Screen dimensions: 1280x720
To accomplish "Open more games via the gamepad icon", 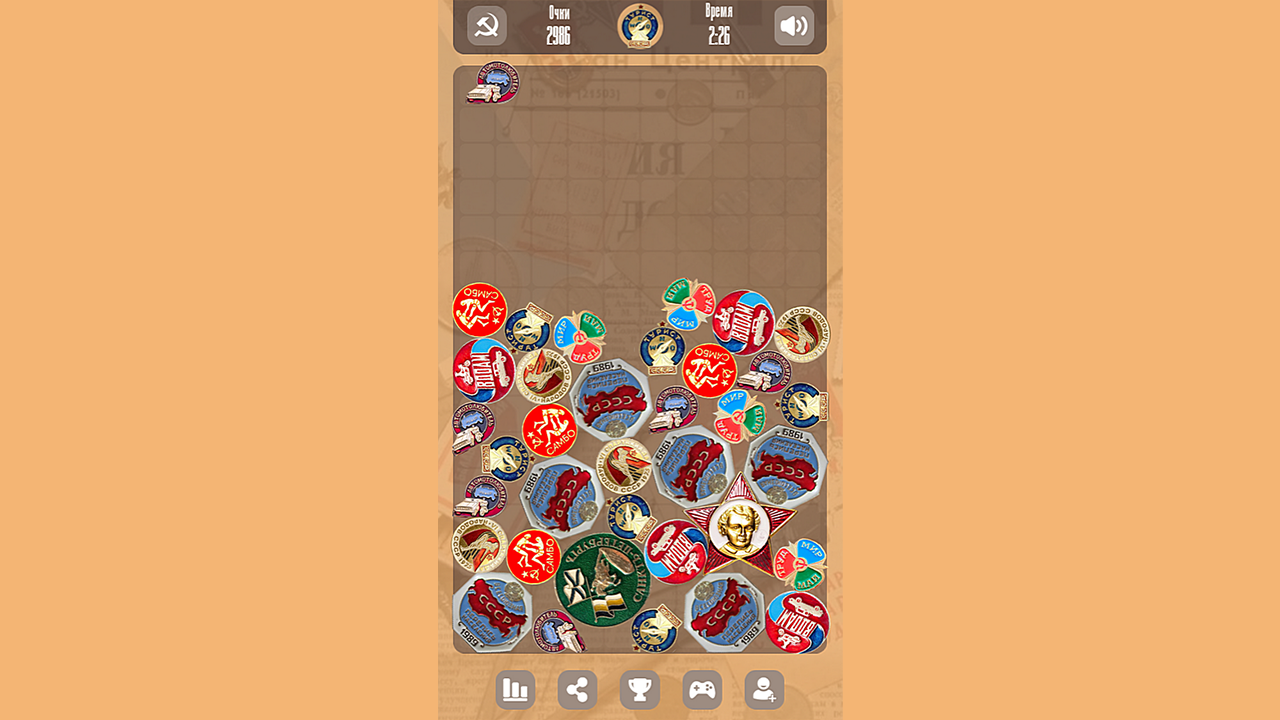I will tap(702, 689).
